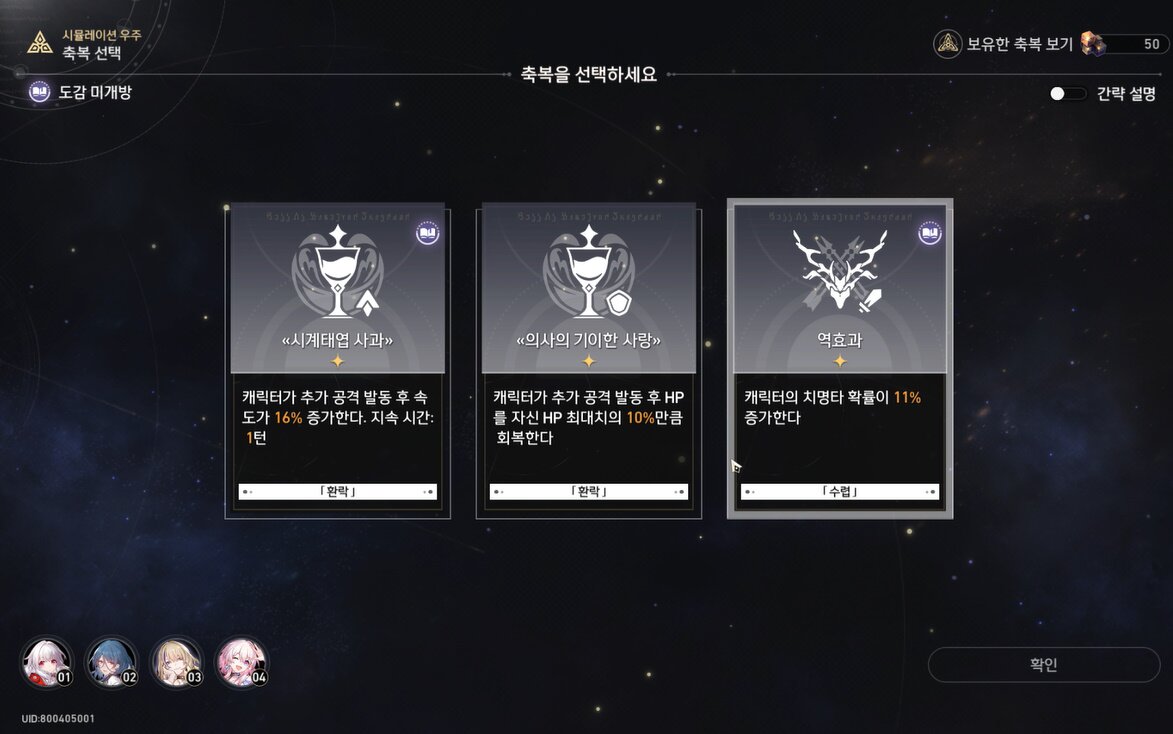
Task: Select party character portrait 04
Action: click(x=242, y=663)
